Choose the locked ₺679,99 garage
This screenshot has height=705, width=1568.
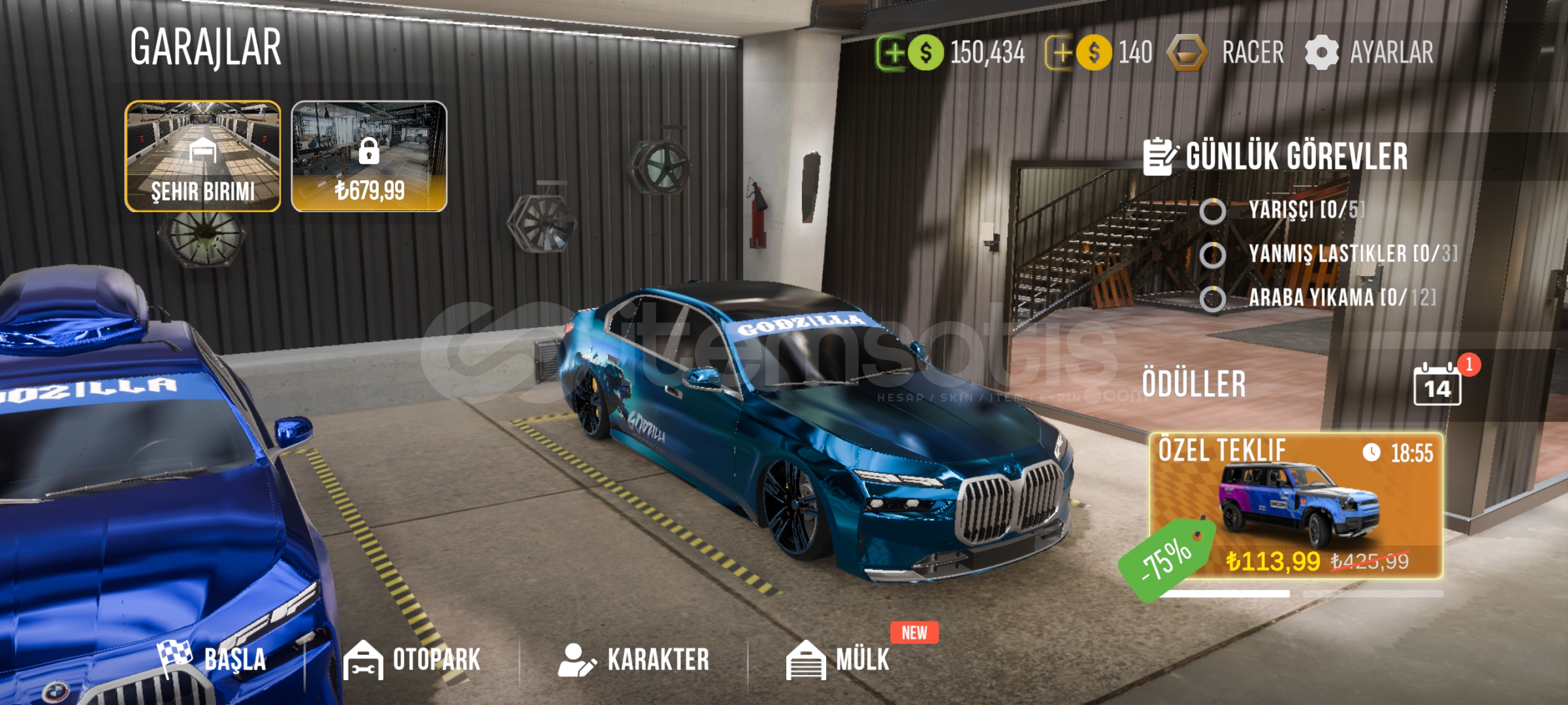369,156
